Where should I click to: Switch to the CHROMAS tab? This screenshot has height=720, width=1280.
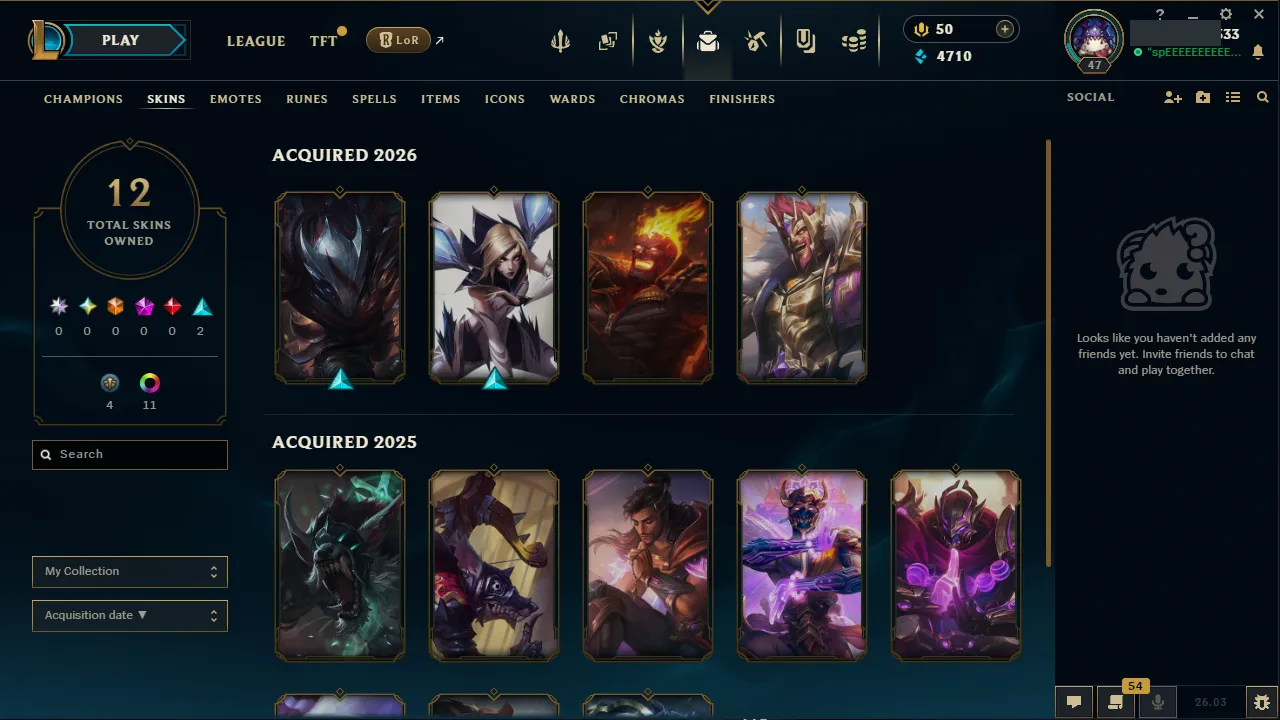[652, 99]
